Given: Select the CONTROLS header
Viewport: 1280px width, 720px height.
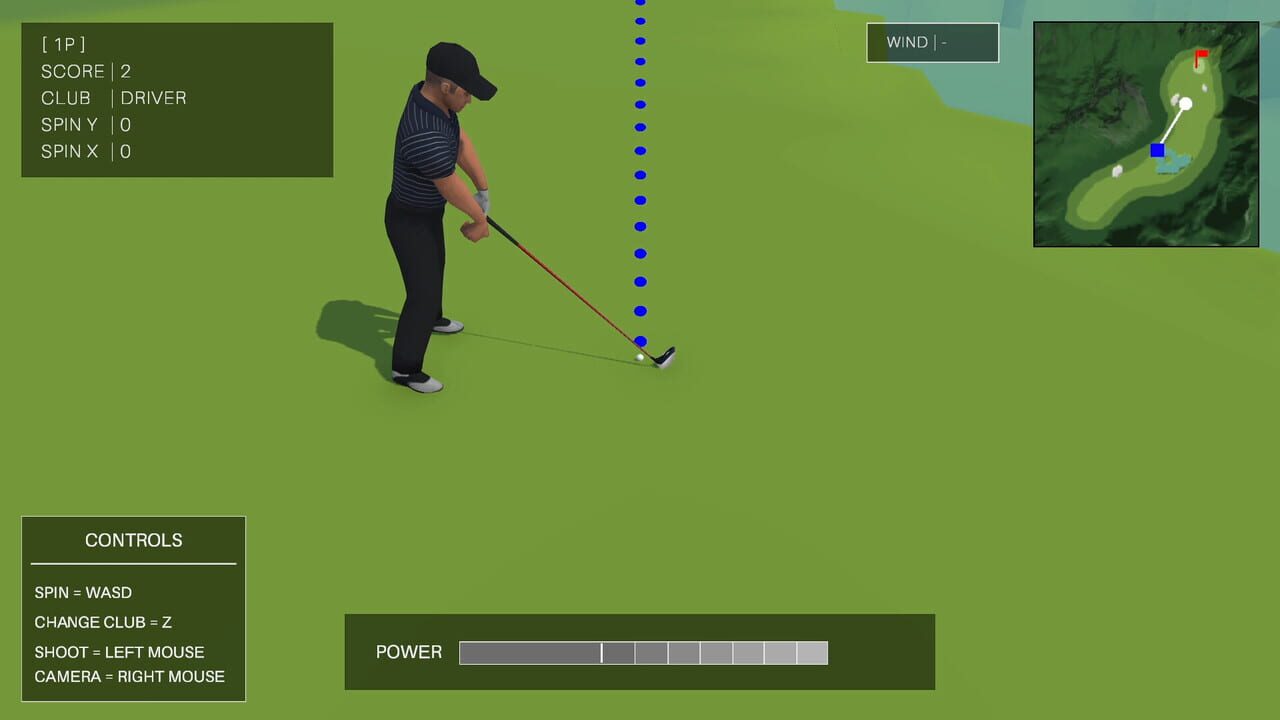Looking at the screenshot, I should [133, 540].
